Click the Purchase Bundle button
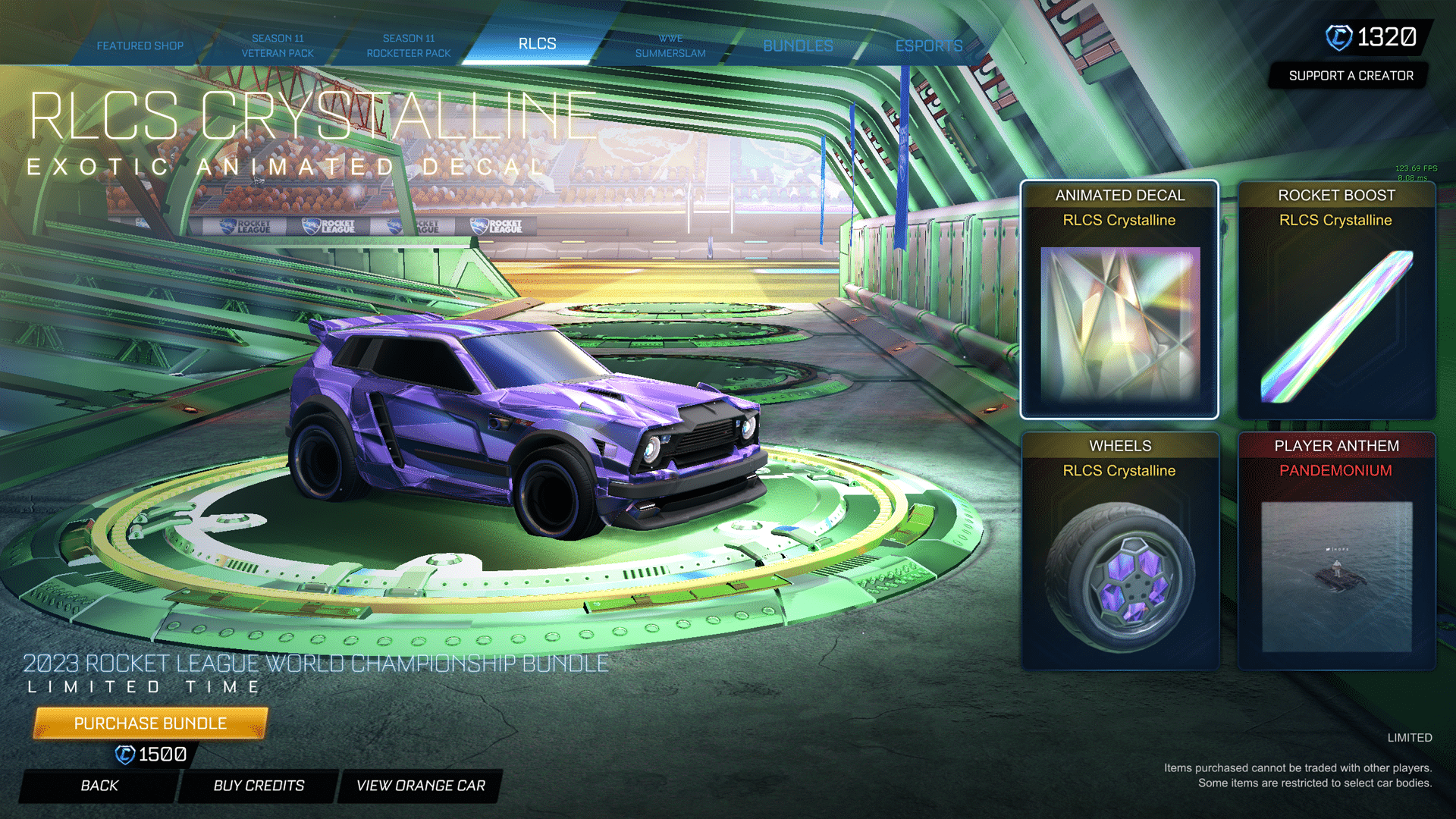 point(149,723)
